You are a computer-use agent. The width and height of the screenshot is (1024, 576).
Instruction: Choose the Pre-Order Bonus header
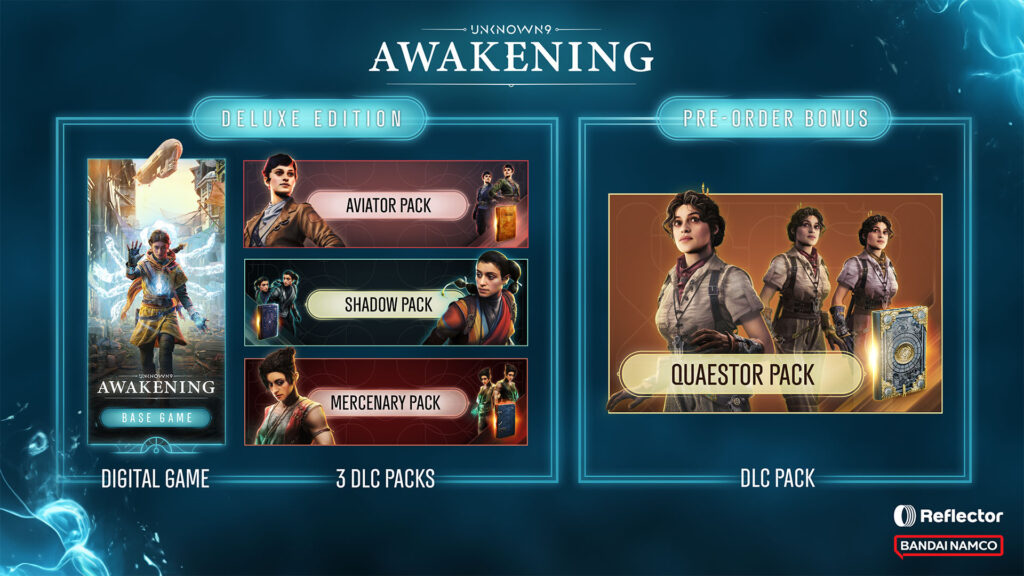[775, 118]
